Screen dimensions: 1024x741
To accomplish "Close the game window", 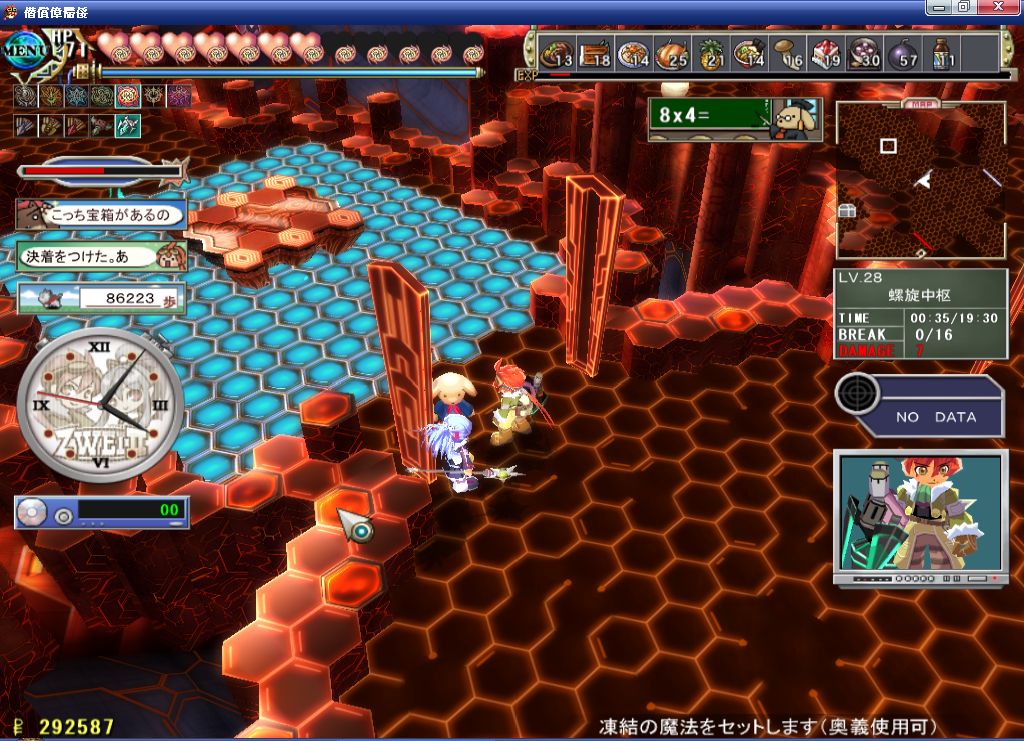I will coord(1007,7).
